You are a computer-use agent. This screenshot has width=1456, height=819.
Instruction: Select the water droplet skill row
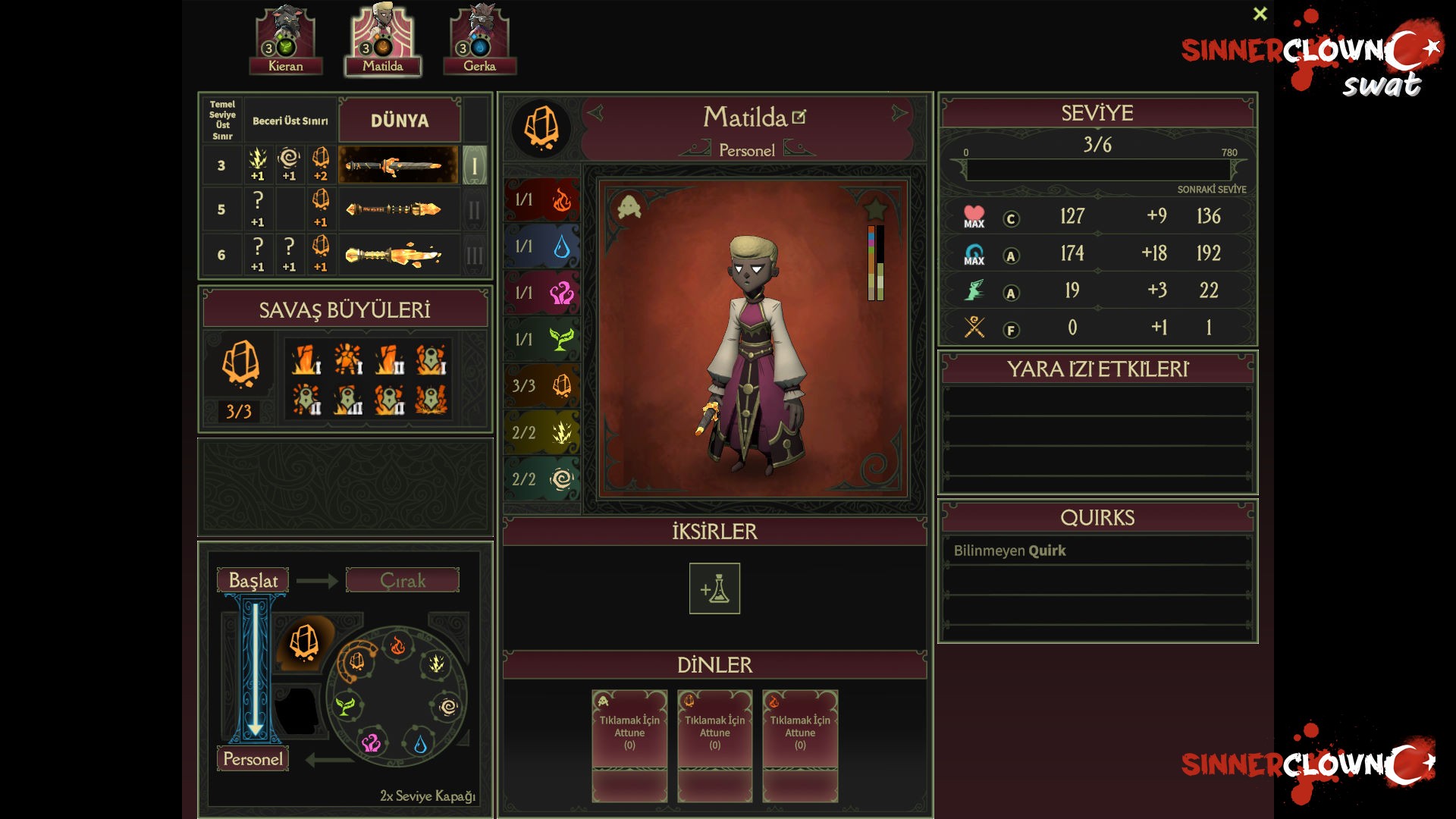click(x=541, y=246)
